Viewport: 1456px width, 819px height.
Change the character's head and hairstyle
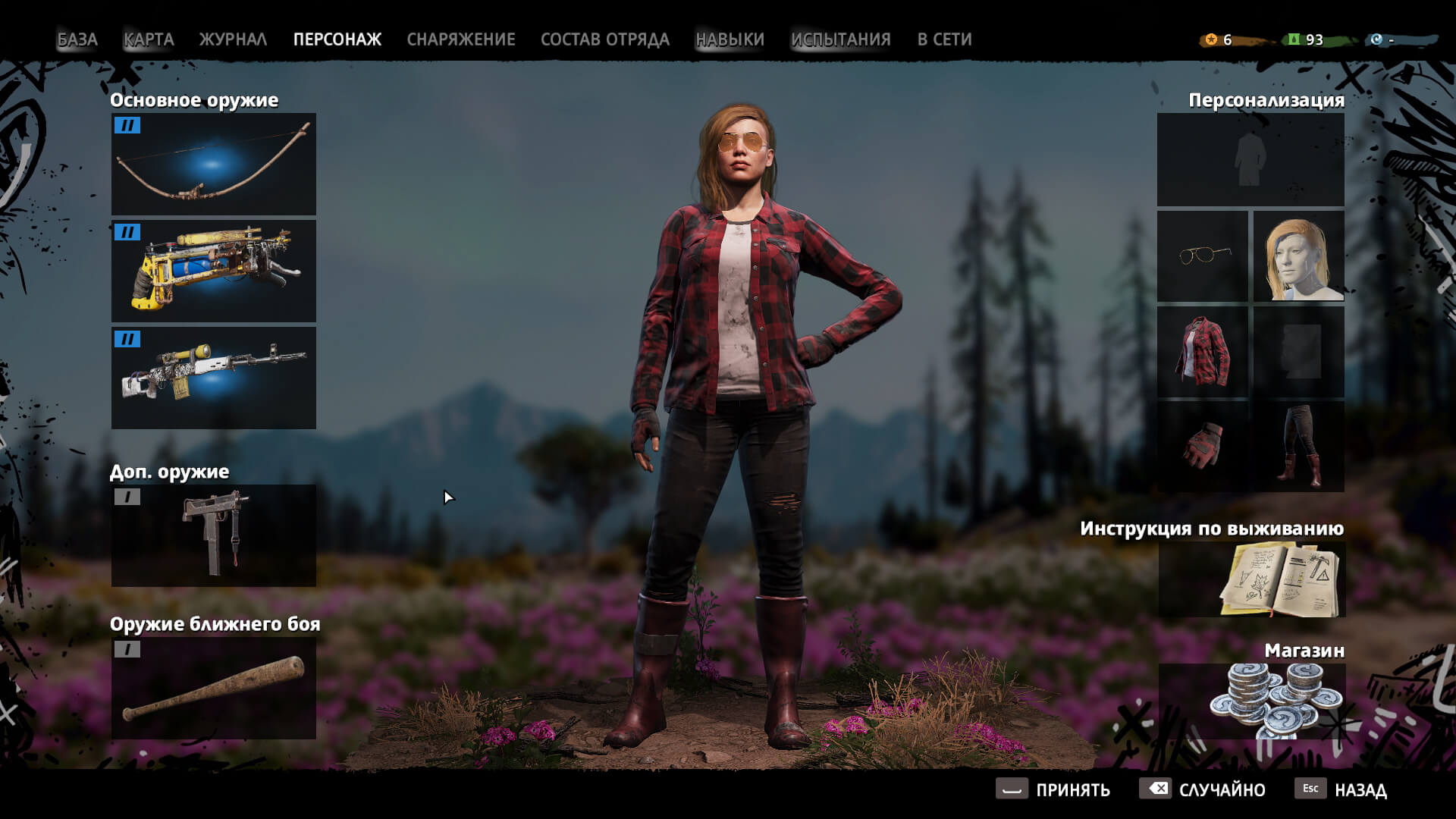click(x=1298, y=256)
